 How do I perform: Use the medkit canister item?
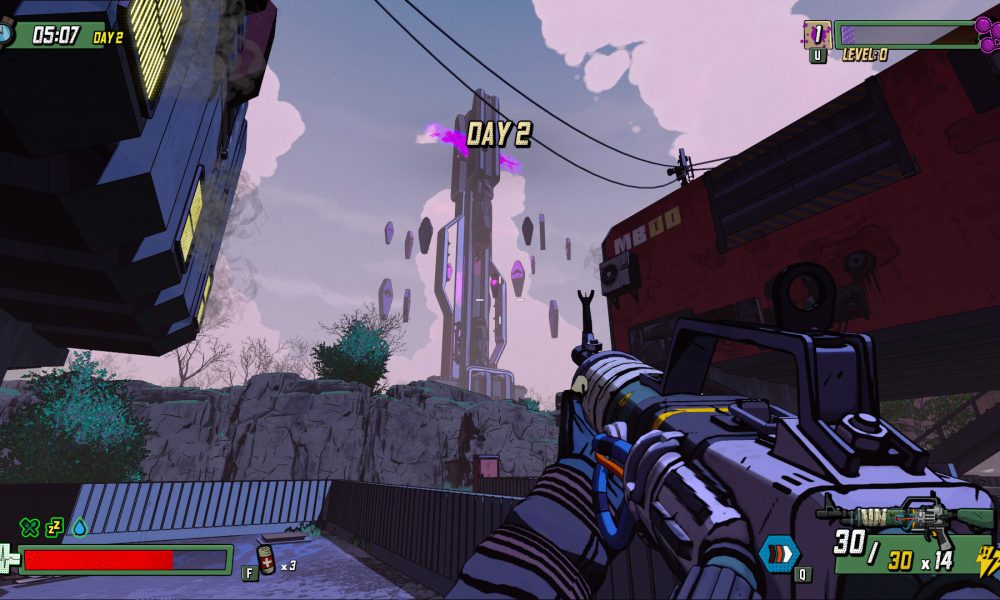tap(266, 559)
